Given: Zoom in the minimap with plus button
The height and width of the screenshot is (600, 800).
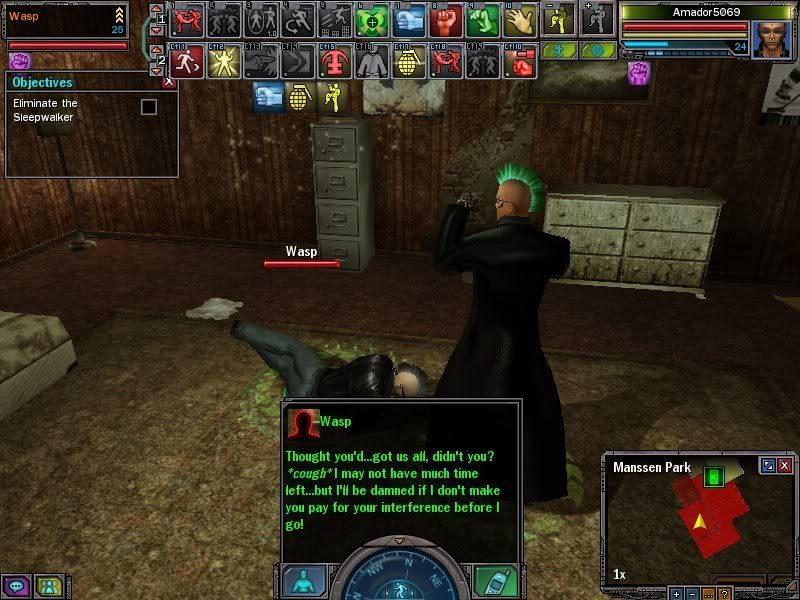Looking at the screenshot, I should (x=675, y=594).
